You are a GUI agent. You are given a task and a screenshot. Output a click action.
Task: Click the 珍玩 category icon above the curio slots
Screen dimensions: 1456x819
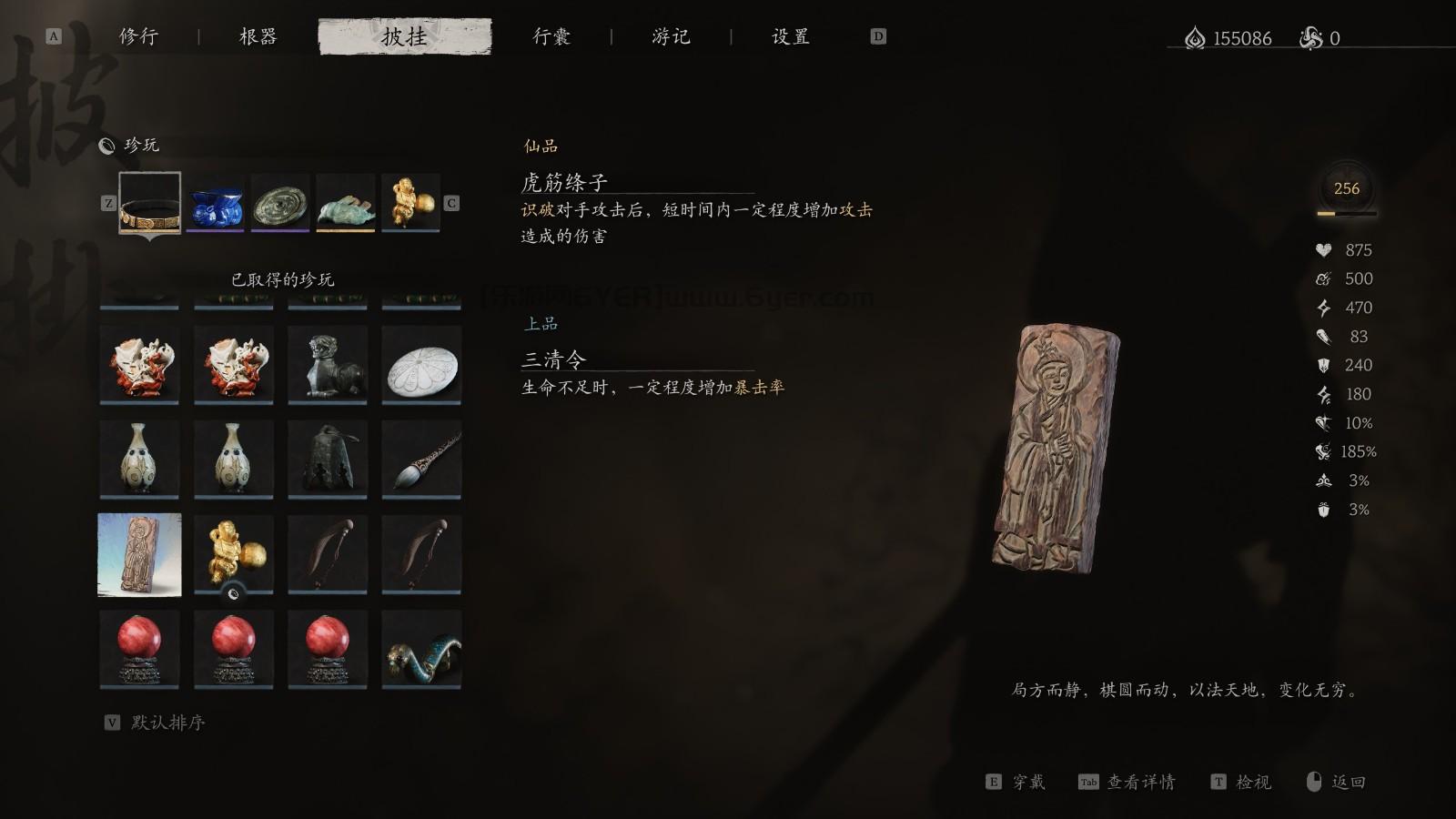tap(106, 144)
